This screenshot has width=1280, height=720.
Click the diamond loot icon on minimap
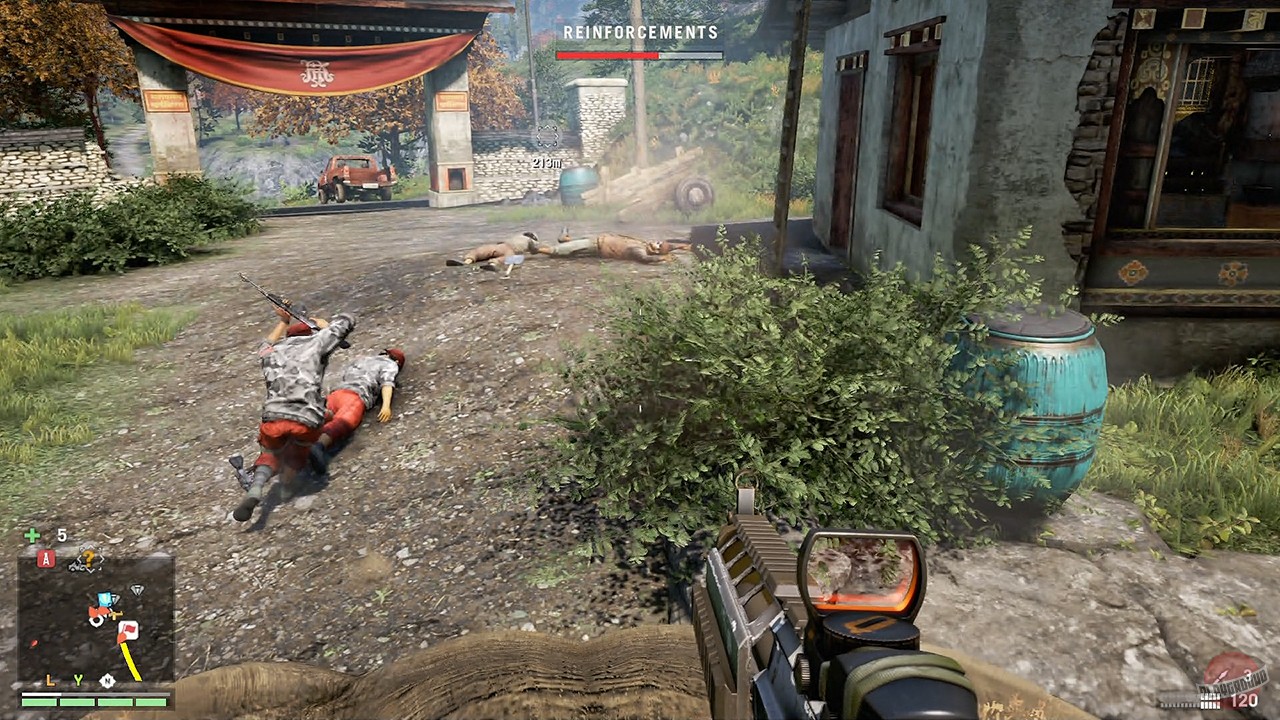coord(137,590)
